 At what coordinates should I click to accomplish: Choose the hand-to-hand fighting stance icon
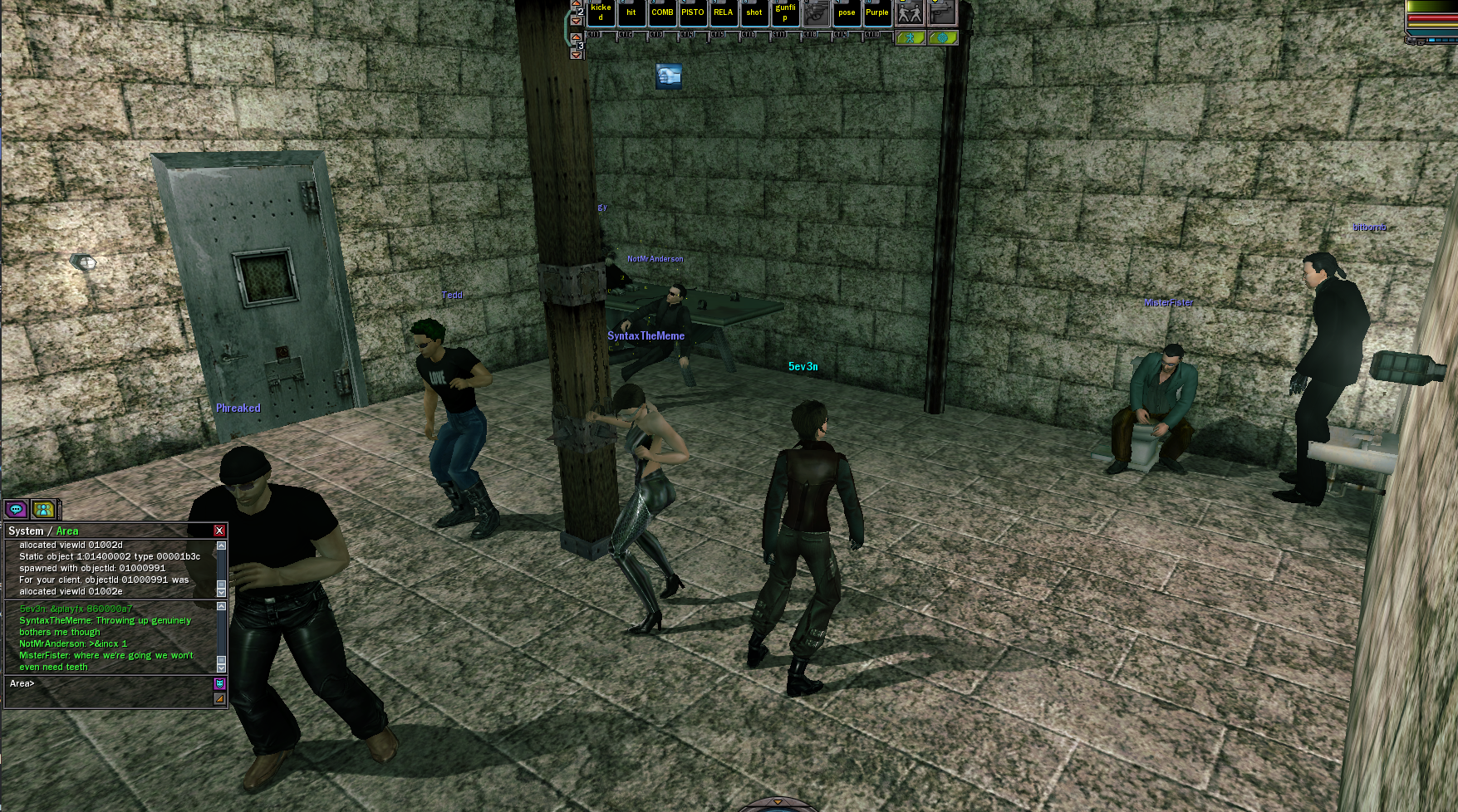(910, 12)
